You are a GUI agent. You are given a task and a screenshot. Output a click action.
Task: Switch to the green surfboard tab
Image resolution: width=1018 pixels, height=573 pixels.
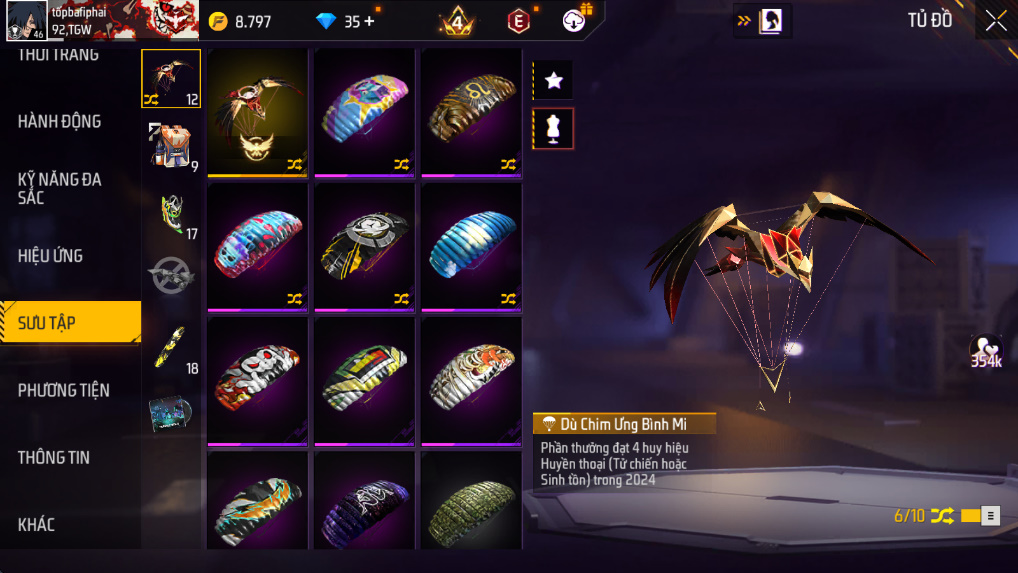click(170, 212)
